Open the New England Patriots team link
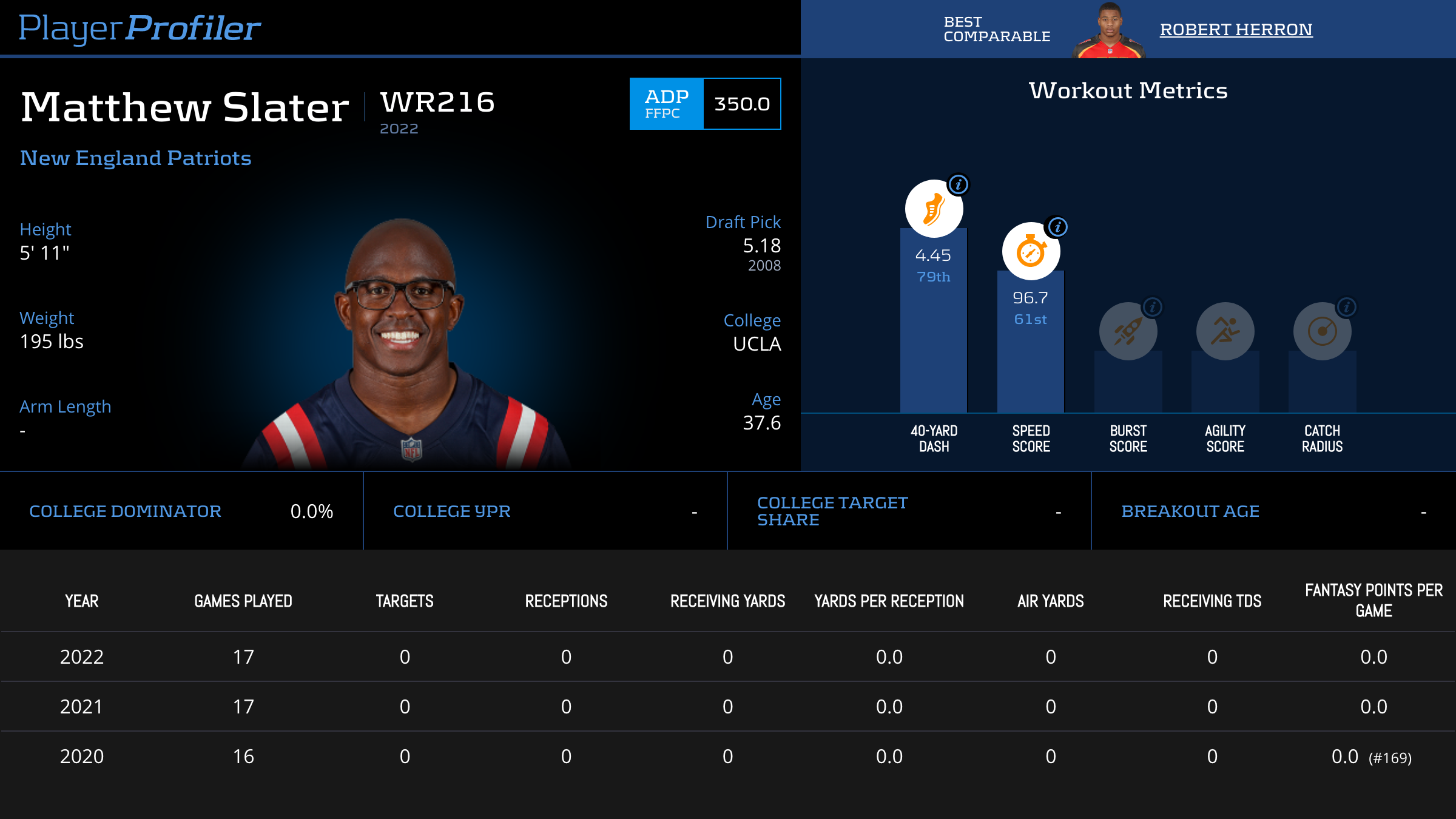 tap(135, 158)
